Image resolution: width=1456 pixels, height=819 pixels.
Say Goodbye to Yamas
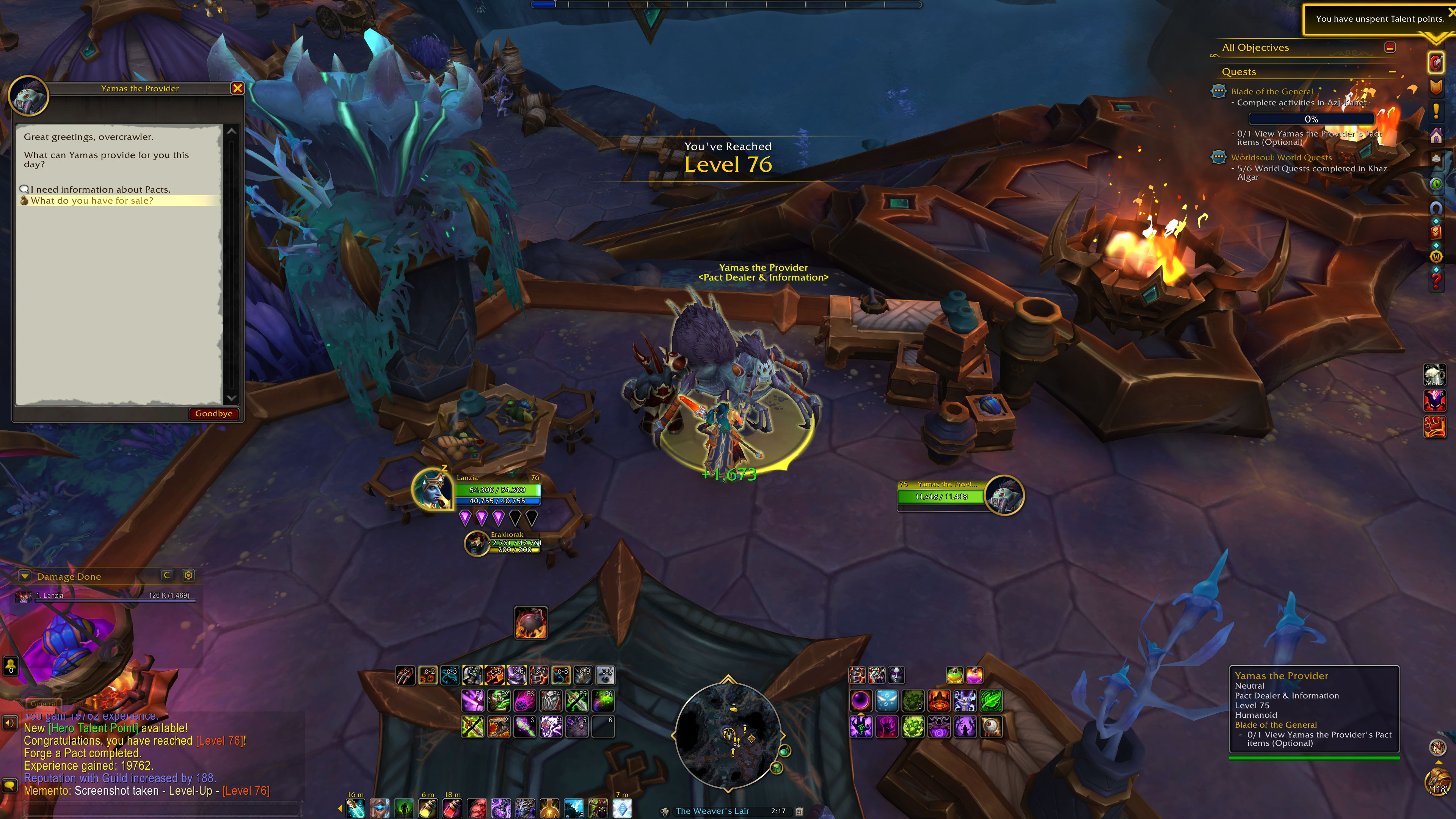click(x=213, y=414)
